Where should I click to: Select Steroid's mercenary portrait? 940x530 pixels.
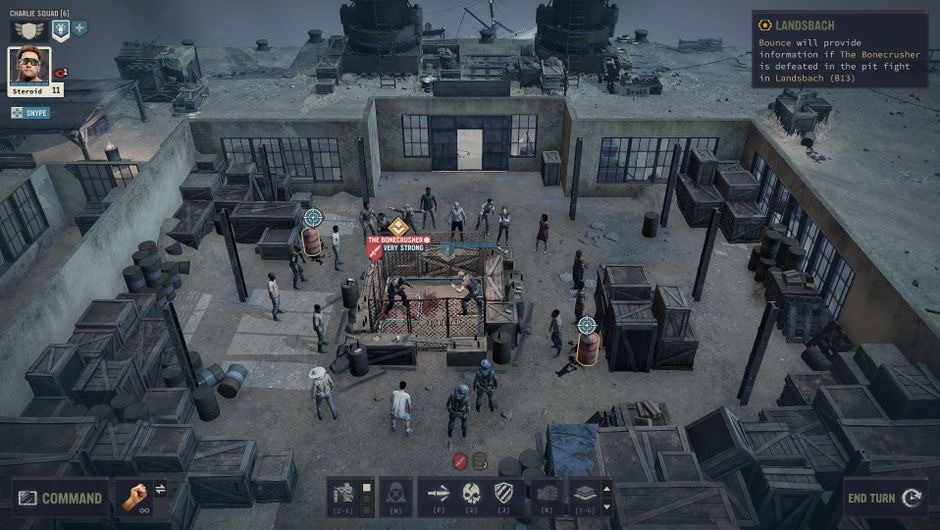[x=29, y=66]
